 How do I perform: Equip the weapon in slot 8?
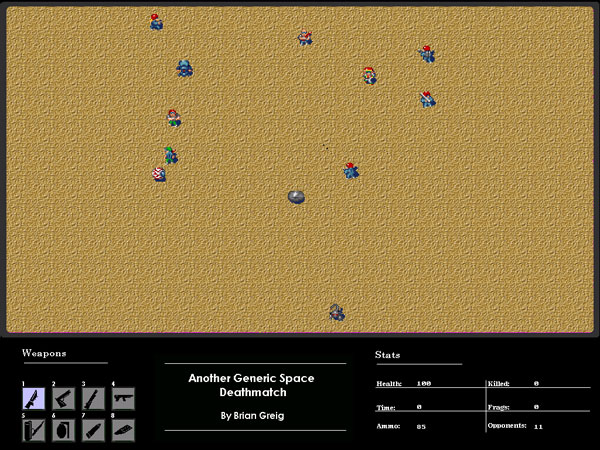coord(123,430)
